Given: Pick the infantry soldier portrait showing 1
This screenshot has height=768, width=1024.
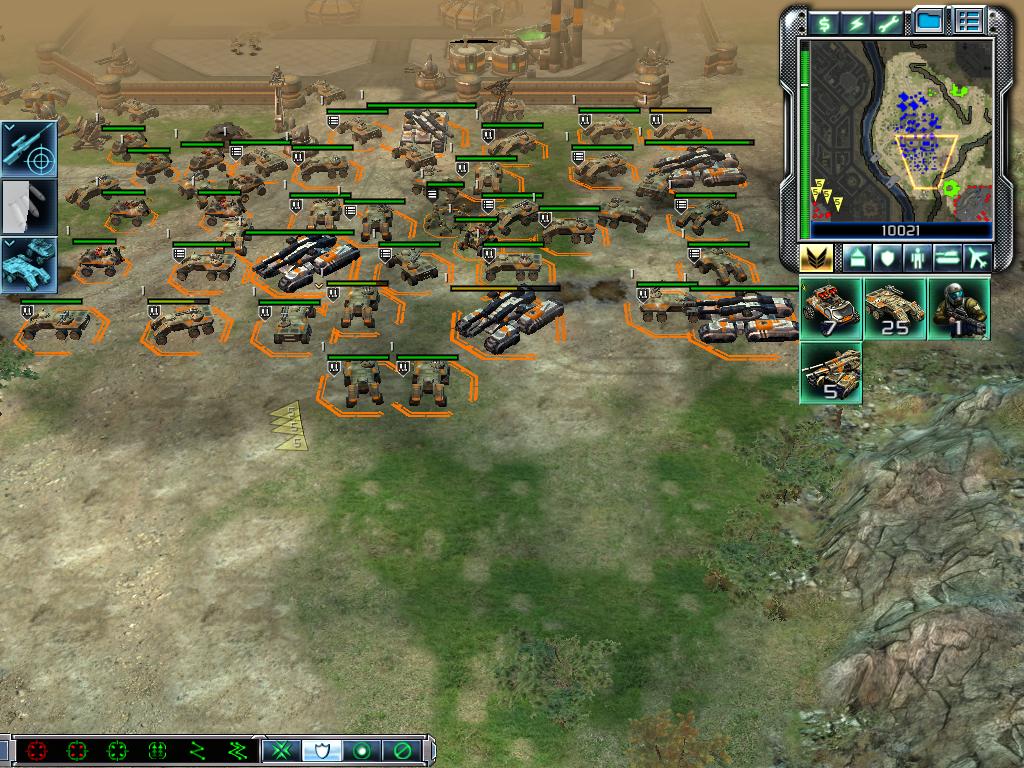Looking at the screenshot, I should 958,309.
